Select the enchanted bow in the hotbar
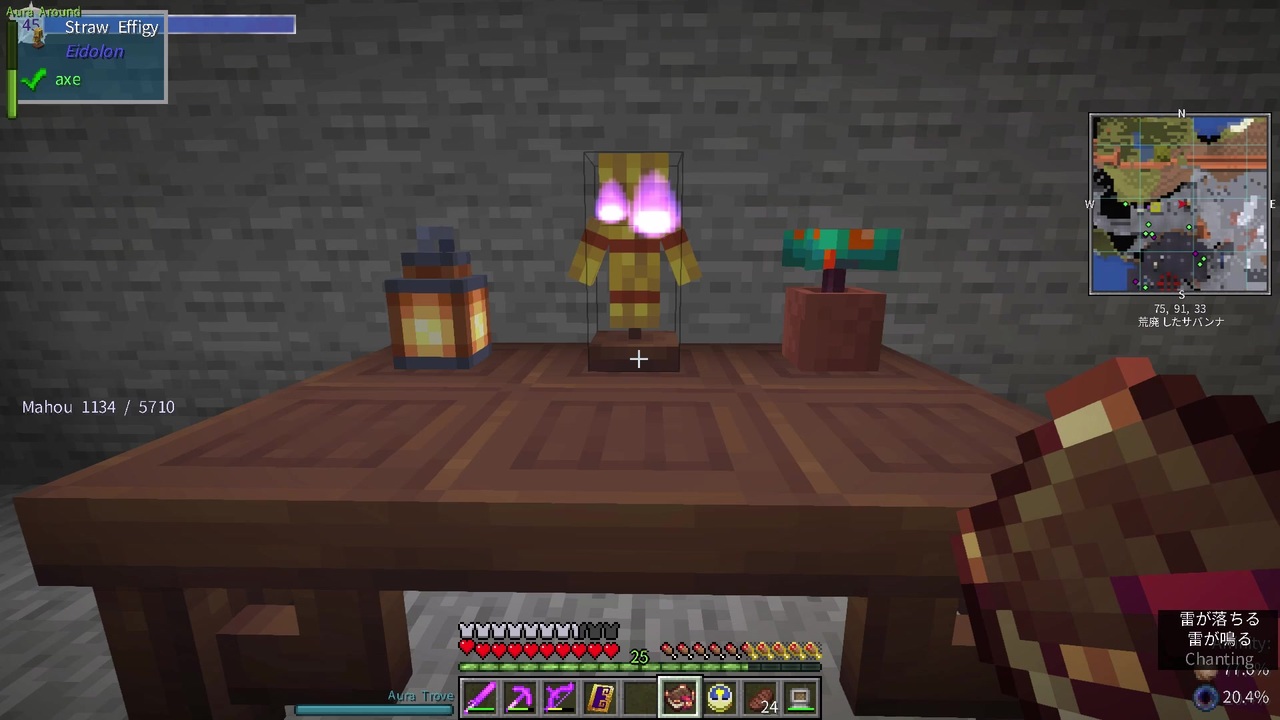This screenshot has width=1280, height=720. tap(559, 695)
